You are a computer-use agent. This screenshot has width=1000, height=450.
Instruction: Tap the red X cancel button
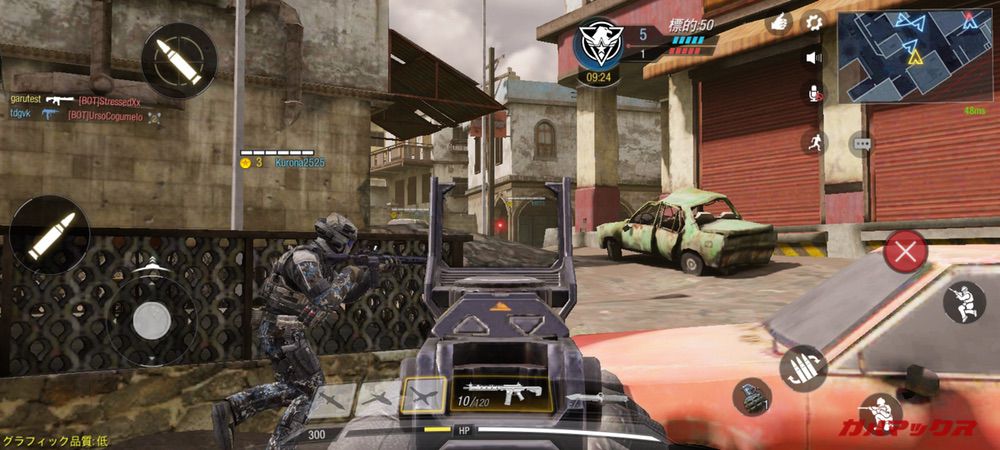(905, 251)
